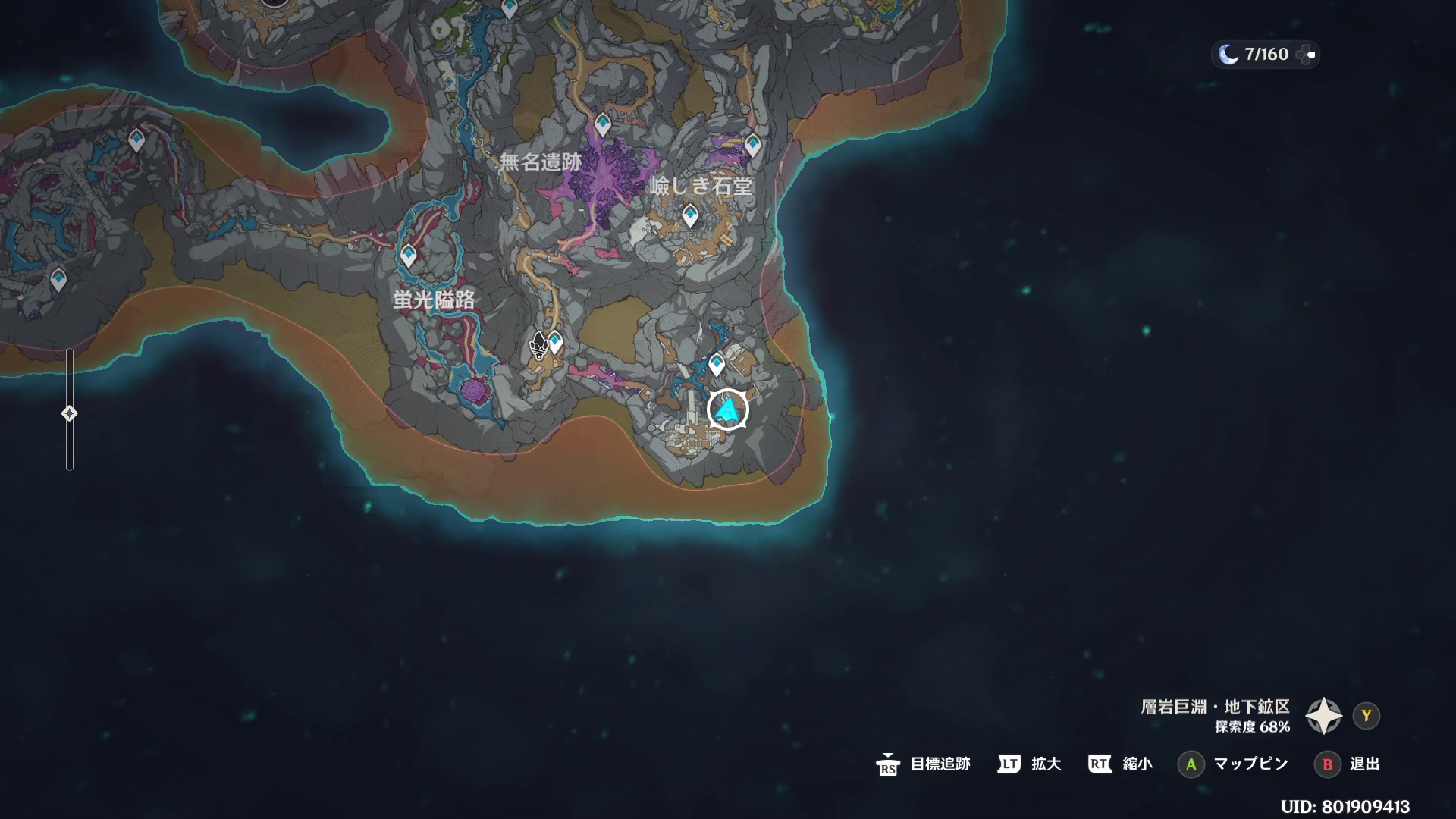Select the waypoint just above the player arrow
The width and height of the screenshot is (1456, 819).
pyautogui.click(x=717, y=365)
